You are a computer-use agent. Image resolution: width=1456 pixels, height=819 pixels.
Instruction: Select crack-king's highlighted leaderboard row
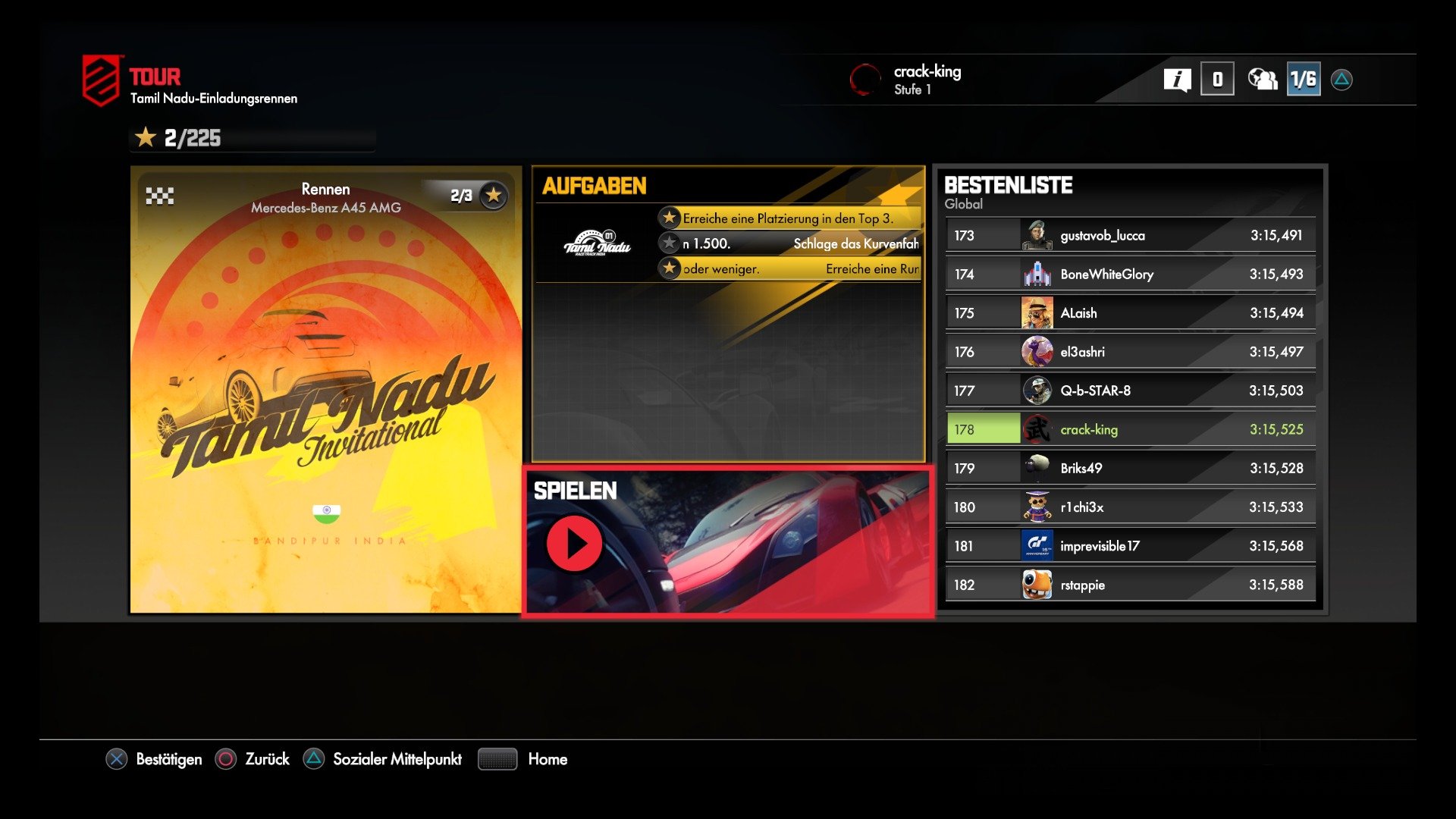1129,429
